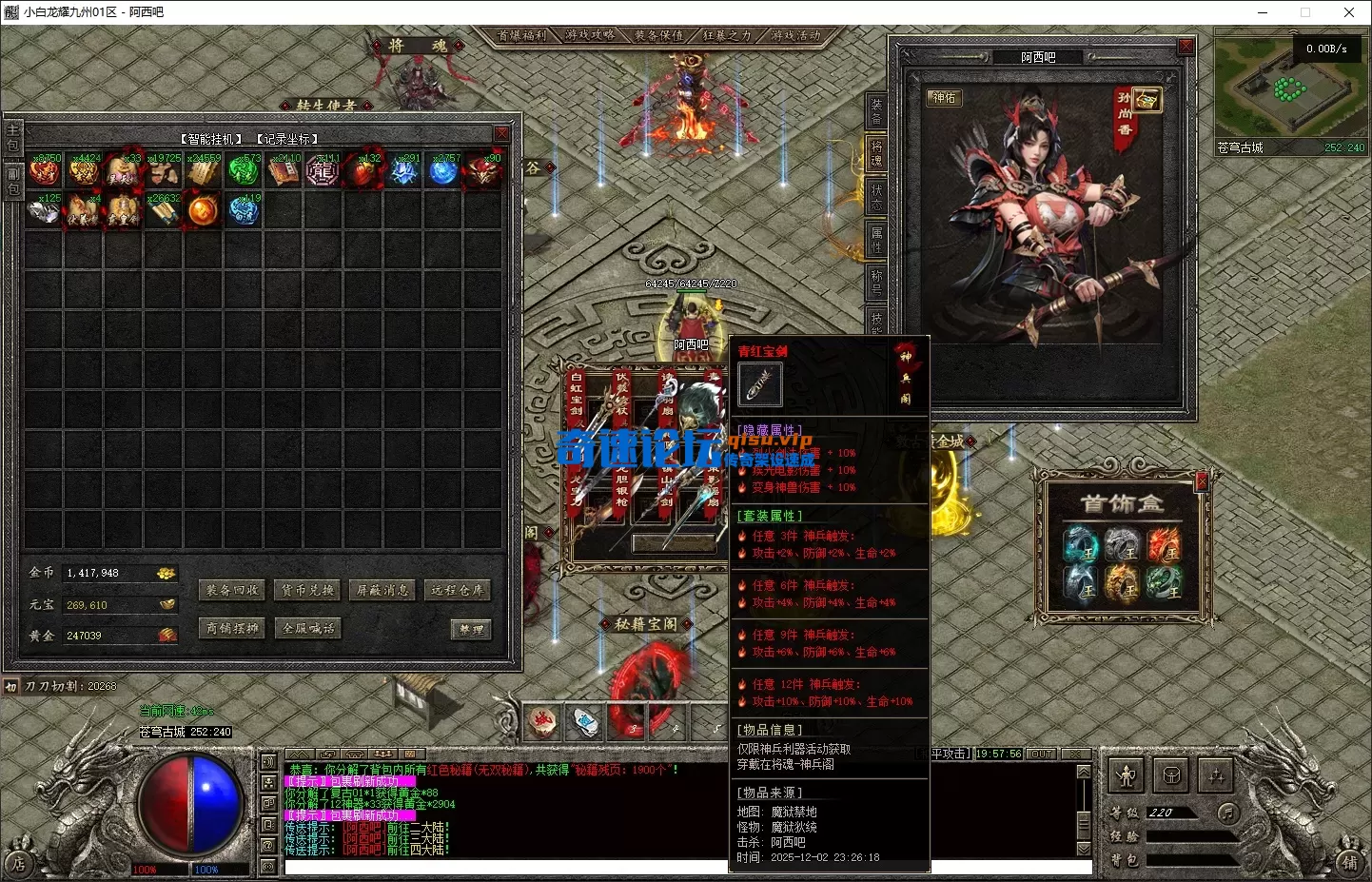Click the 全服喊话 server shout button
Image resolution: width=1372 pixels, height=882 pixels.
pos(307,628)
